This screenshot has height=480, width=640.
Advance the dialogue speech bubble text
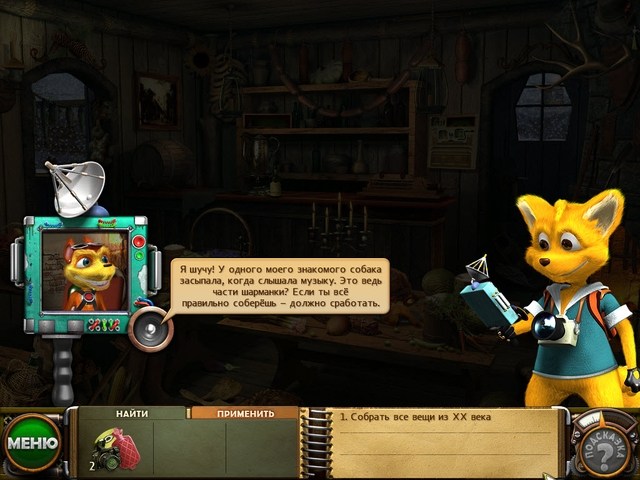point(277,284)
